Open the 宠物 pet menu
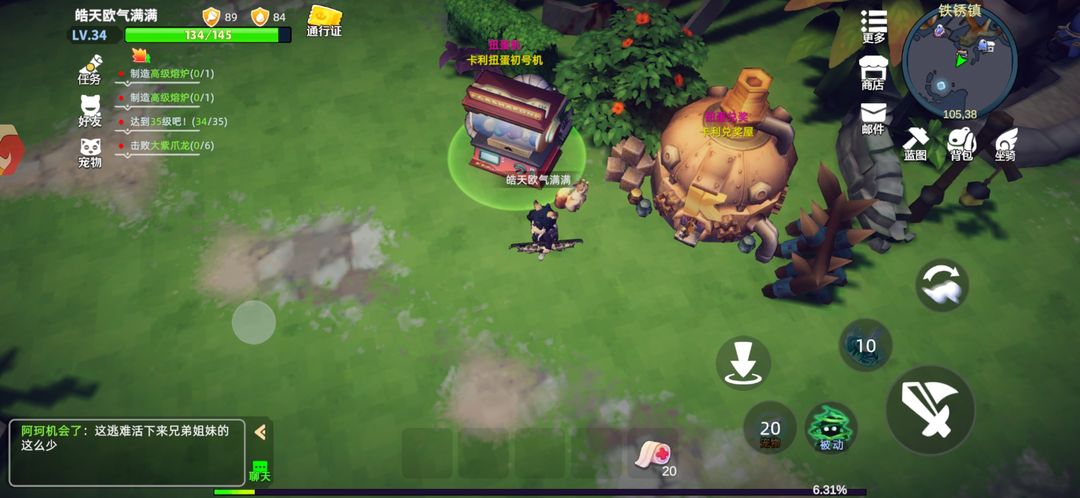1080x498 pixels. [90, 151]
